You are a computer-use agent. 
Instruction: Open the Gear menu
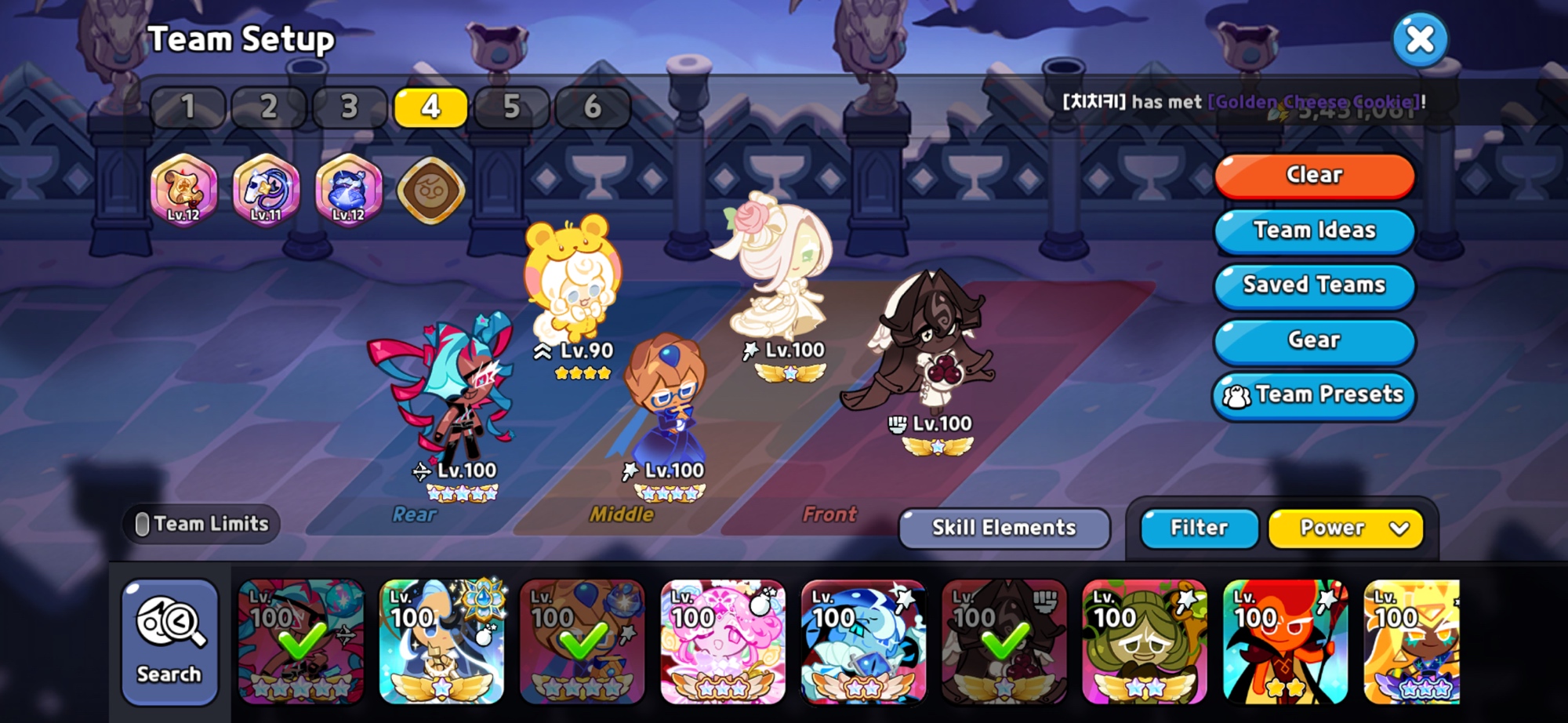pos(1314,340)
